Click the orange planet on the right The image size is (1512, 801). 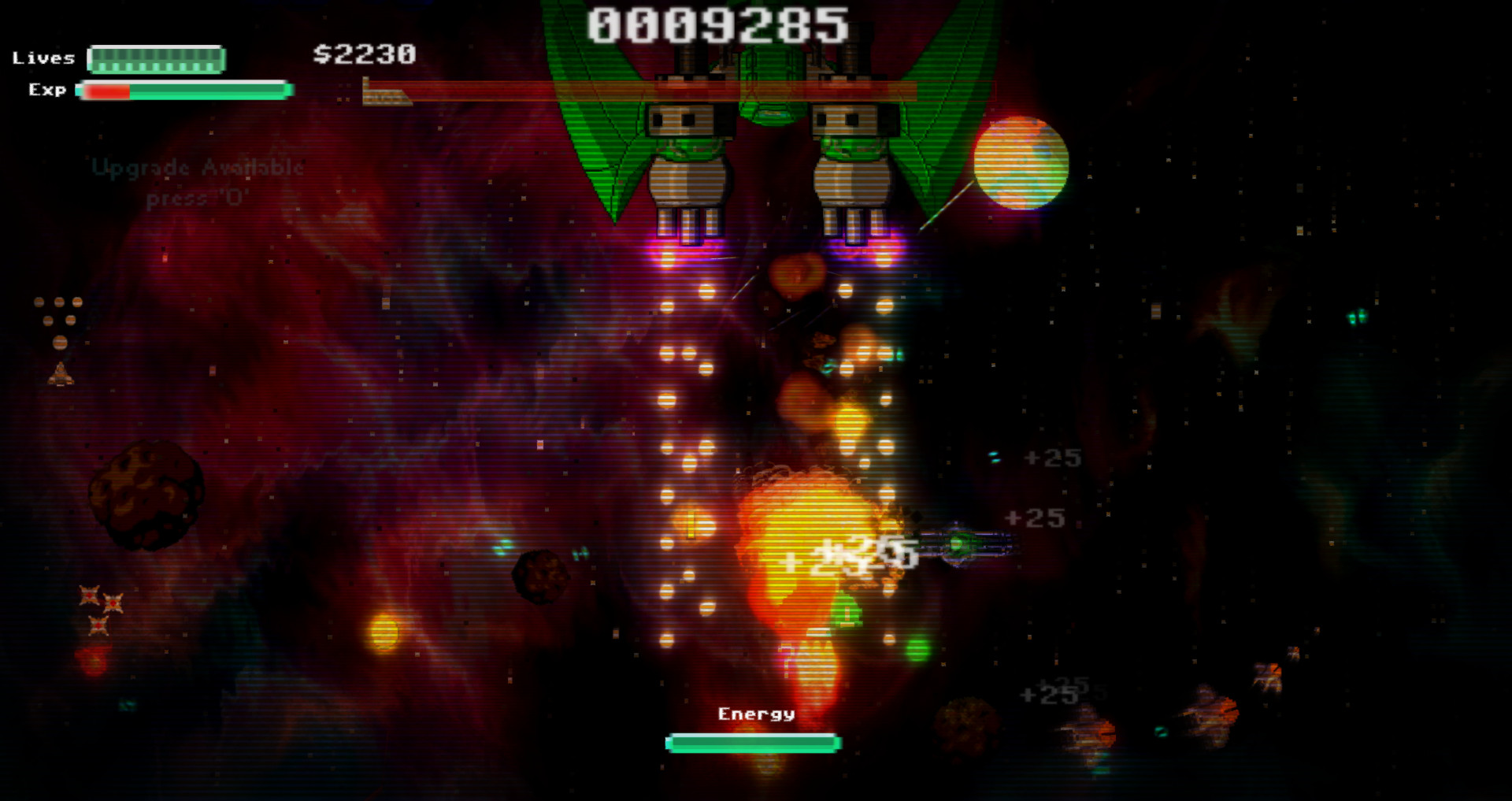[x=1021, y=162]
